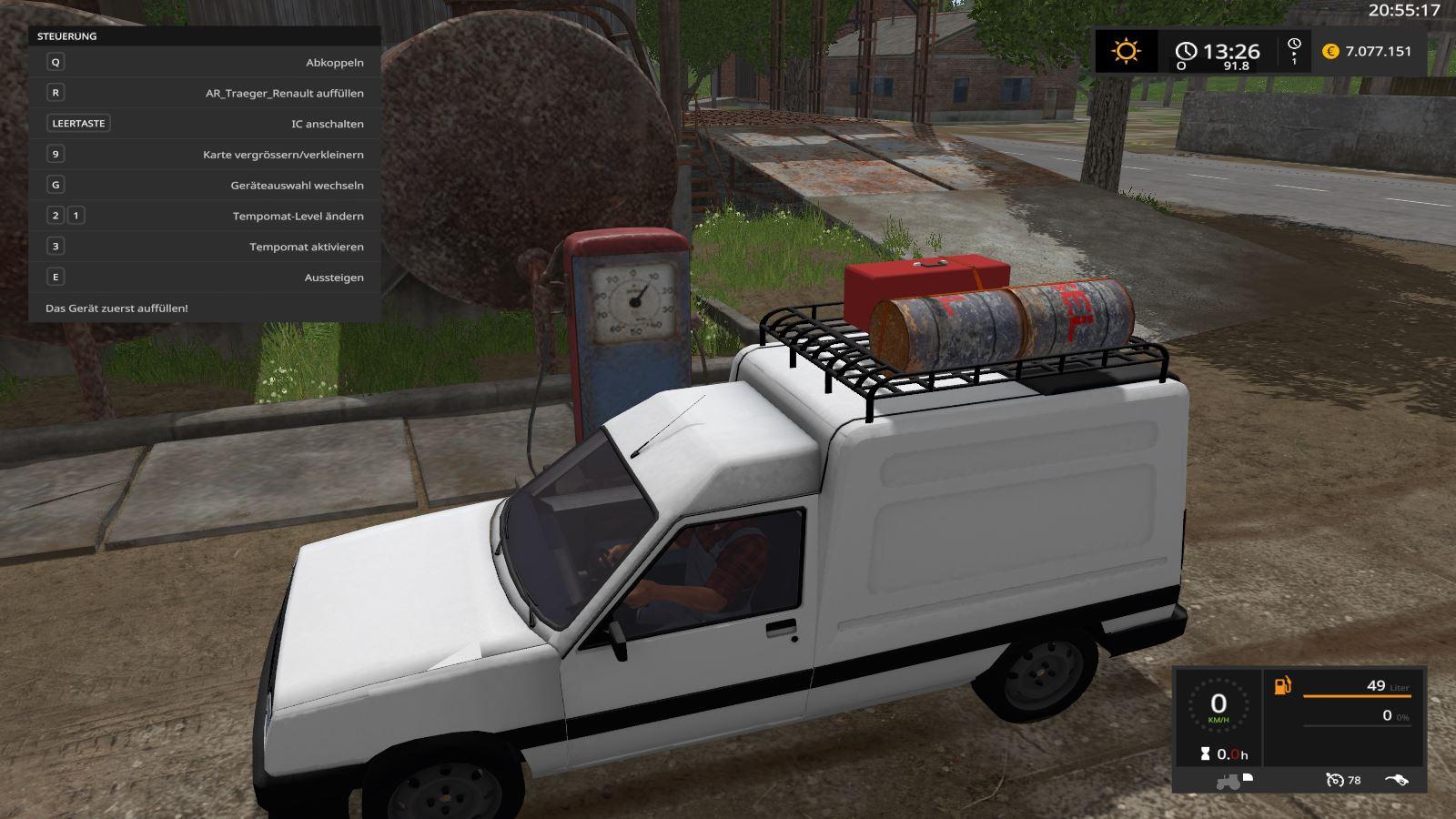This screenshot has height=819, width=1456.
Task: Collapse the STEUERUNG panel header
Action: tap(66, 37)
